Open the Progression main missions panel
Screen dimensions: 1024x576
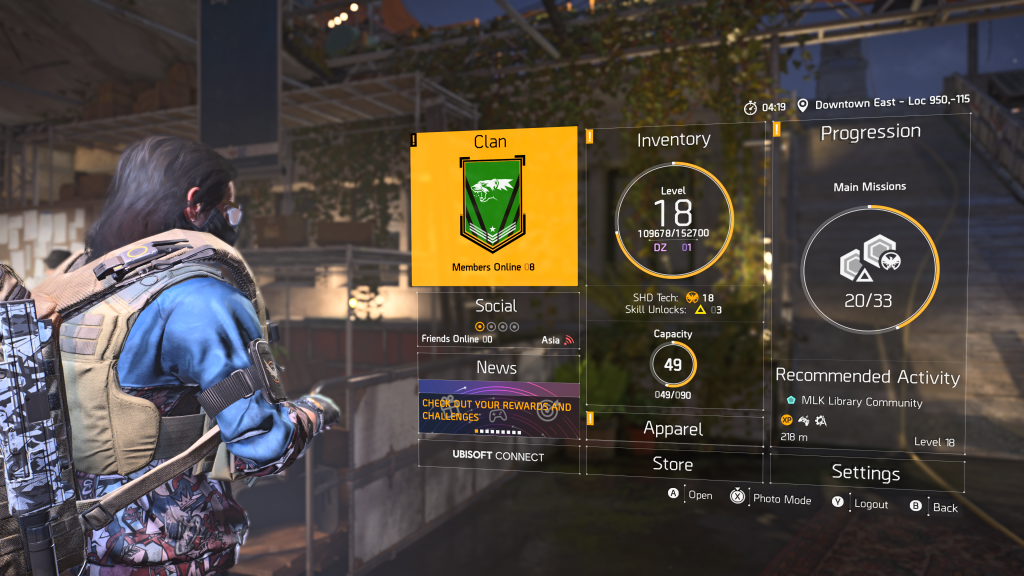[x=869, y=240]
